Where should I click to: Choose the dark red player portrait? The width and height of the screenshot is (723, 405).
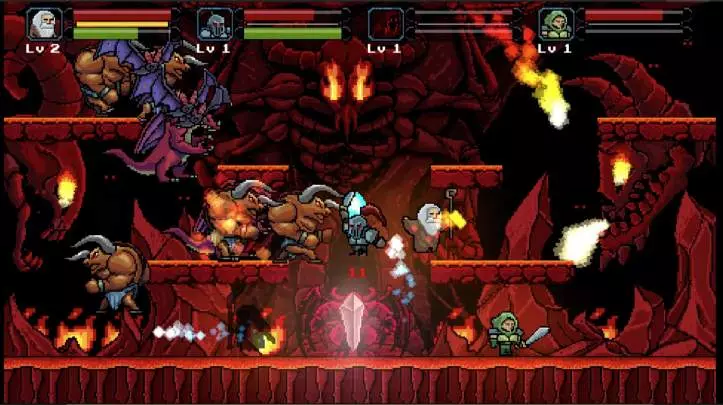pyautogui.click(x=385, y=23)
